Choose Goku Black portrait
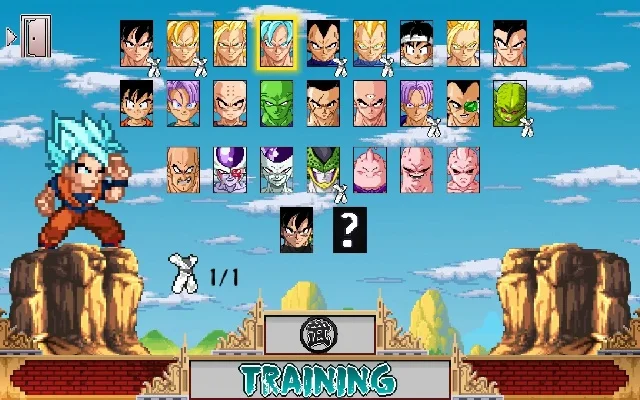This screenshot has height=400, width=640. coord(296,229)
